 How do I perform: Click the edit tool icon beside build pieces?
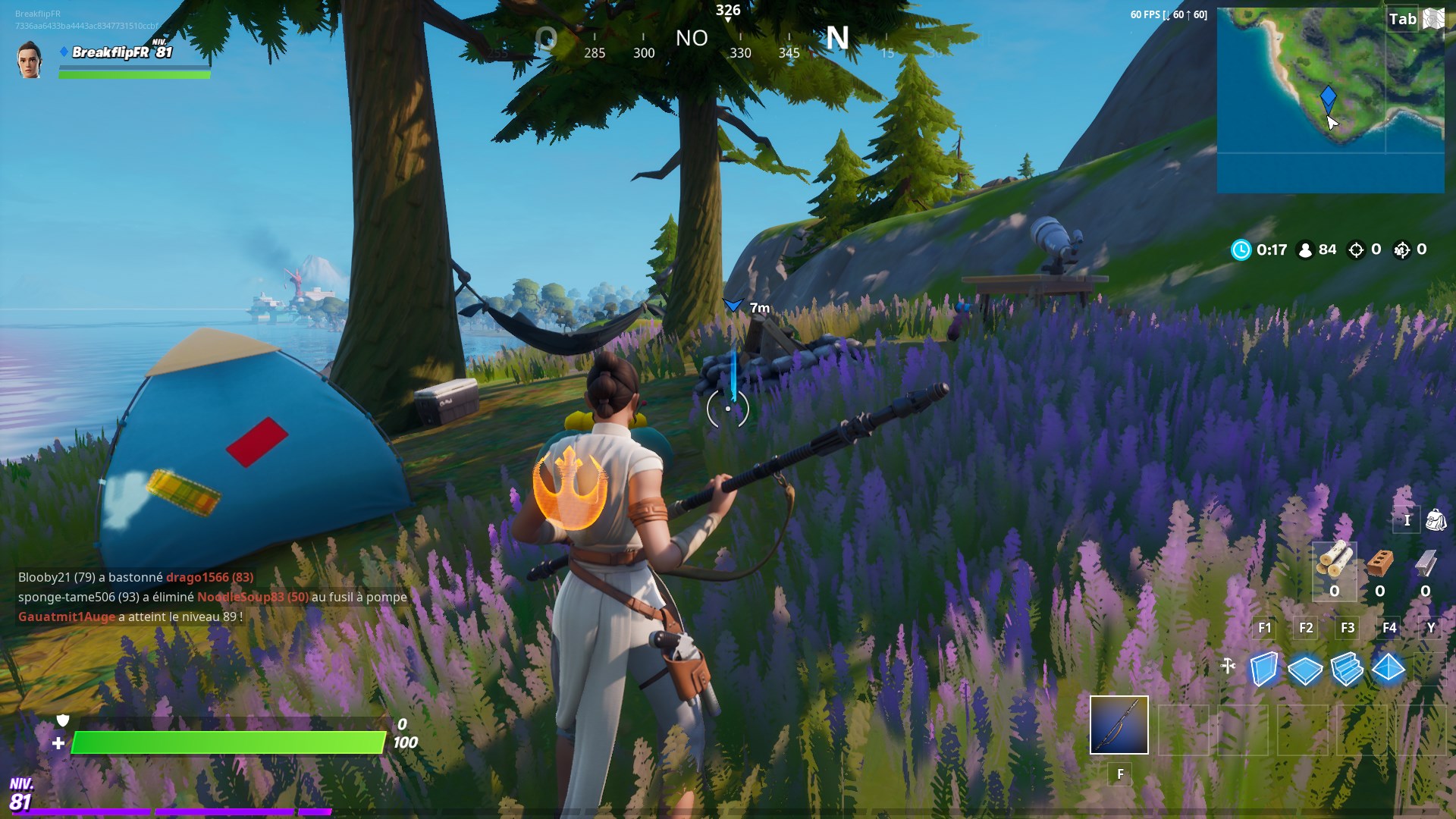point(1228,665)
